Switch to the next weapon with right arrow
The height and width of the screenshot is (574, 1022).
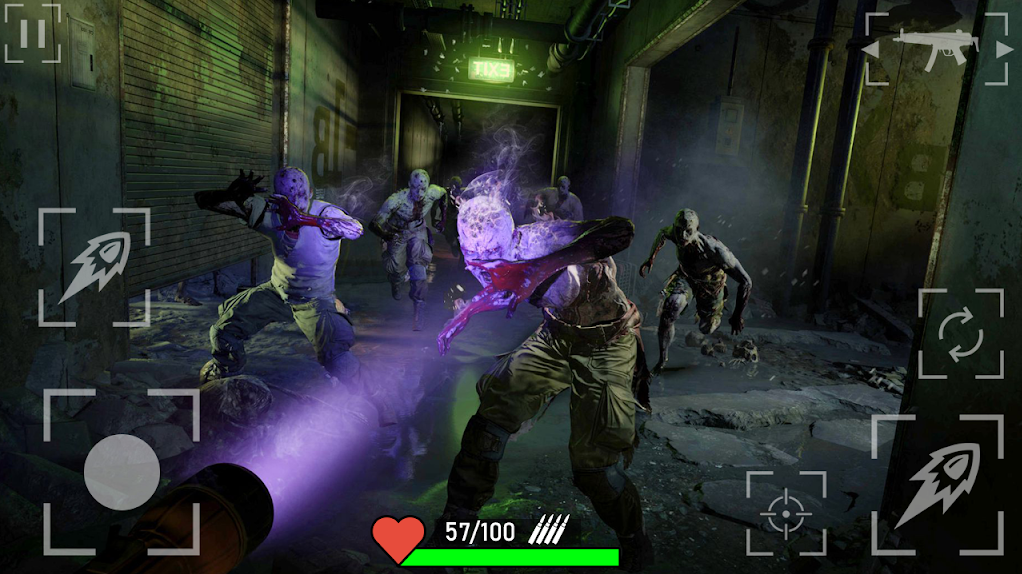(x=1003, y=49)
